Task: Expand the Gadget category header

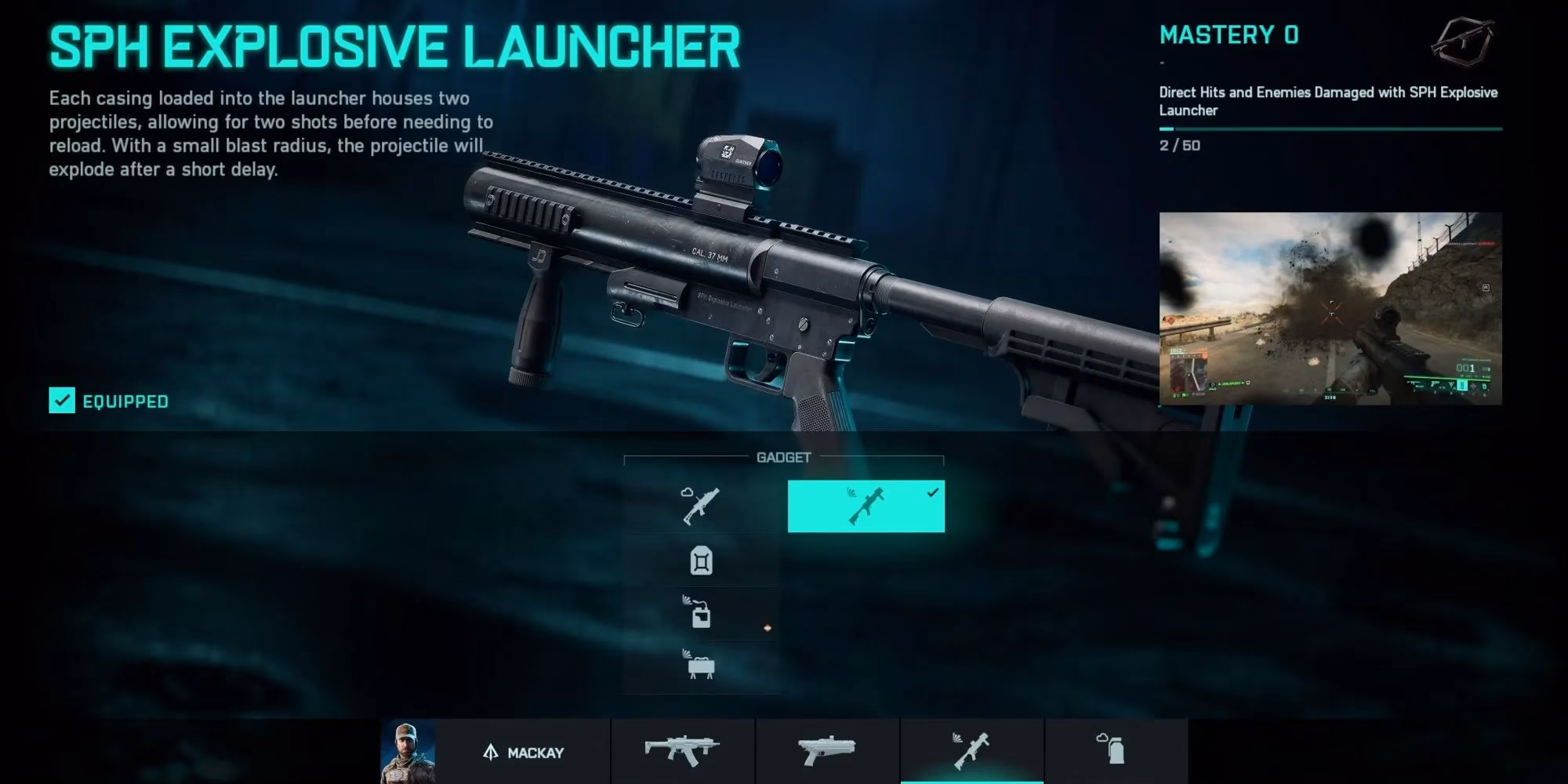Action: [784, 456]
